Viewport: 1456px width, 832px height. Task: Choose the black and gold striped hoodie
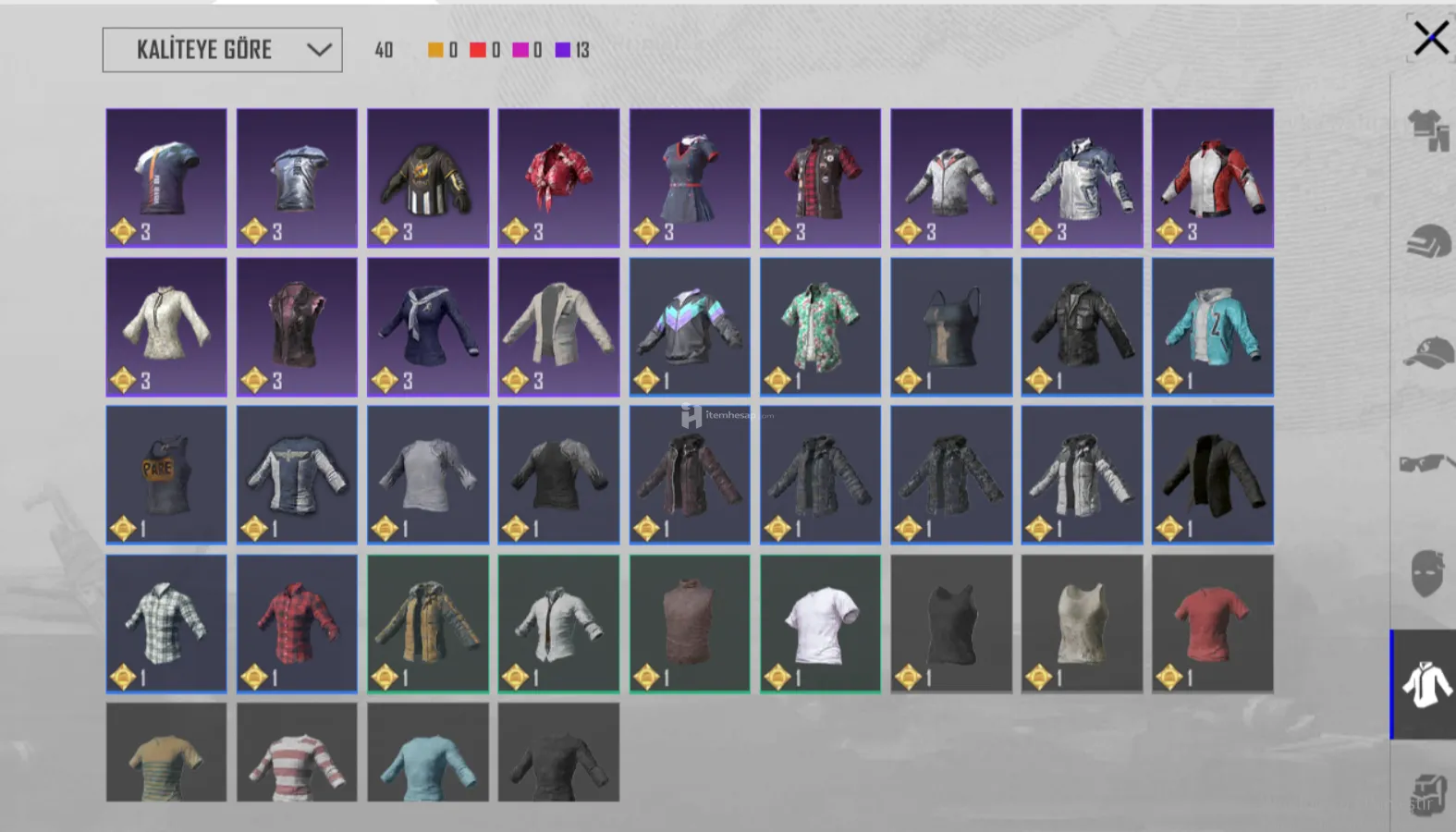427,177
